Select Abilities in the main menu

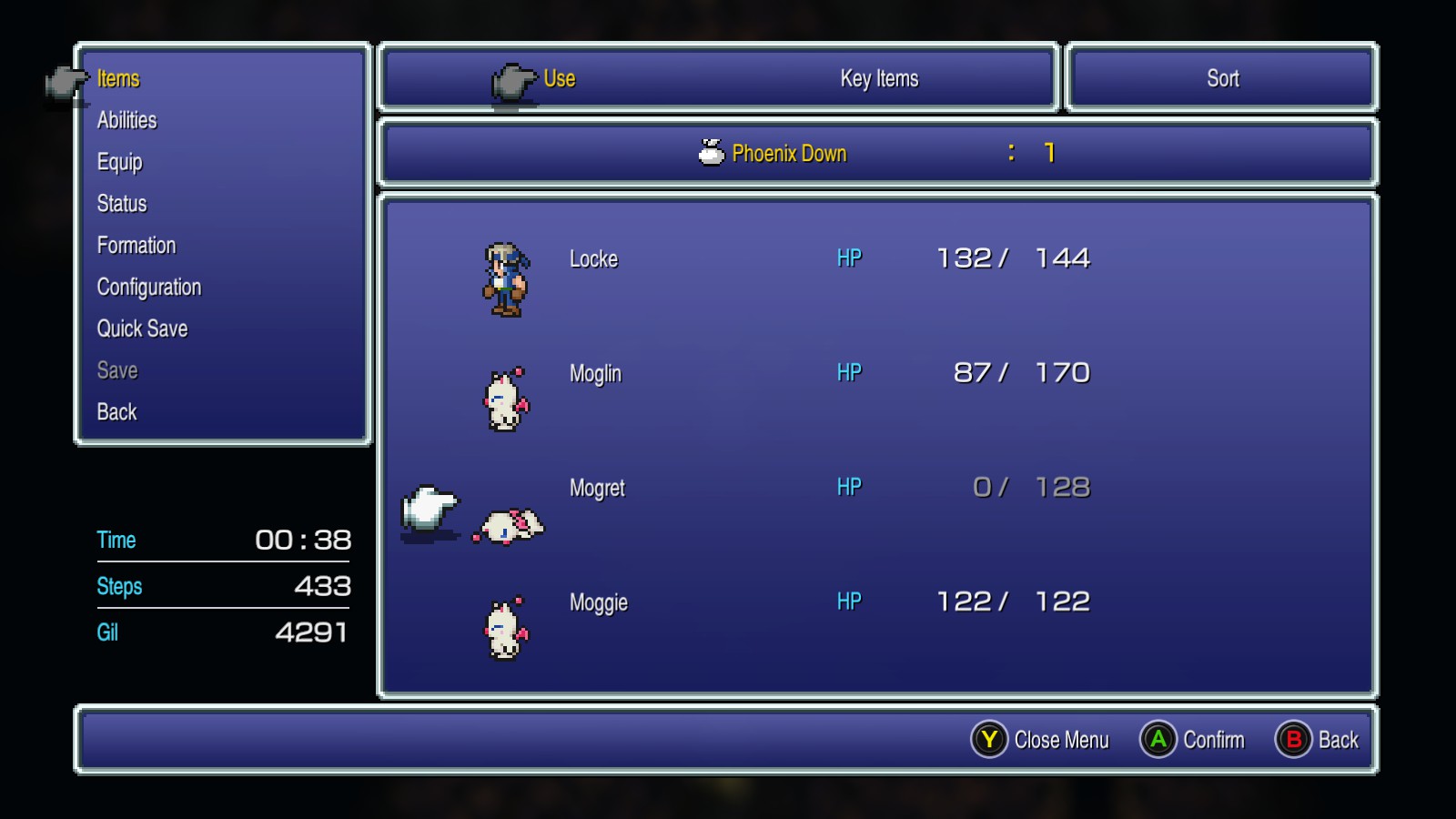tap(126, 120)
